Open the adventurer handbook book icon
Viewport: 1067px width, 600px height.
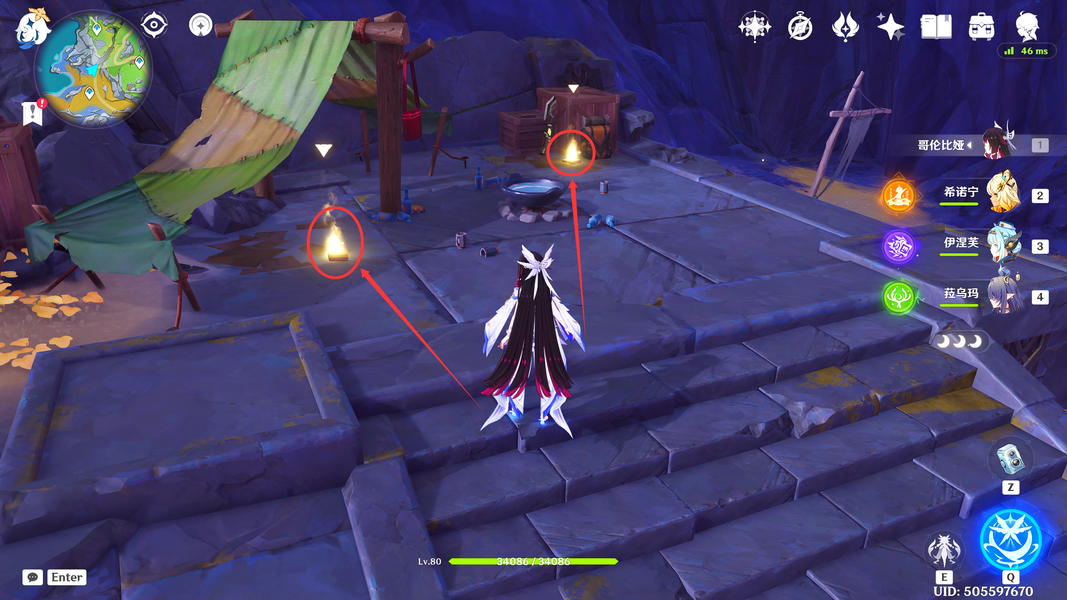coord(936,26)
